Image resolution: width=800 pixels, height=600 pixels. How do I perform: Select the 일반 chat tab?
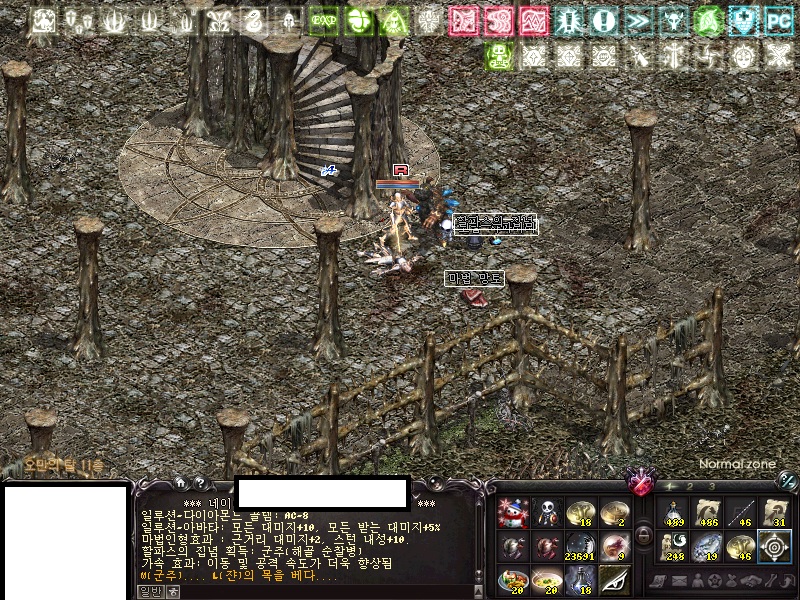(x=149, y=591)
